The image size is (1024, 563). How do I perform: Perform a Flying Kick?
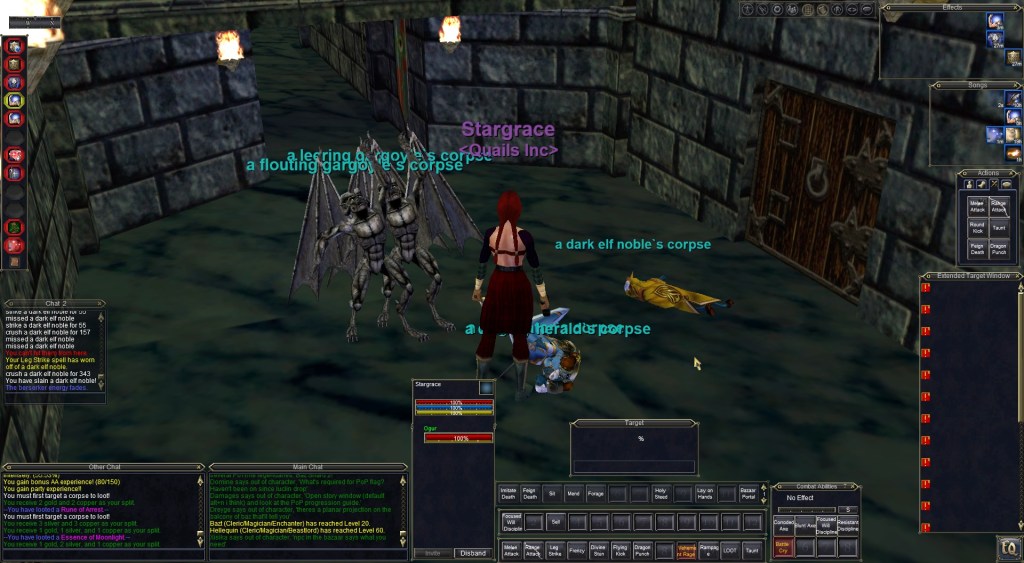(620, 549)
